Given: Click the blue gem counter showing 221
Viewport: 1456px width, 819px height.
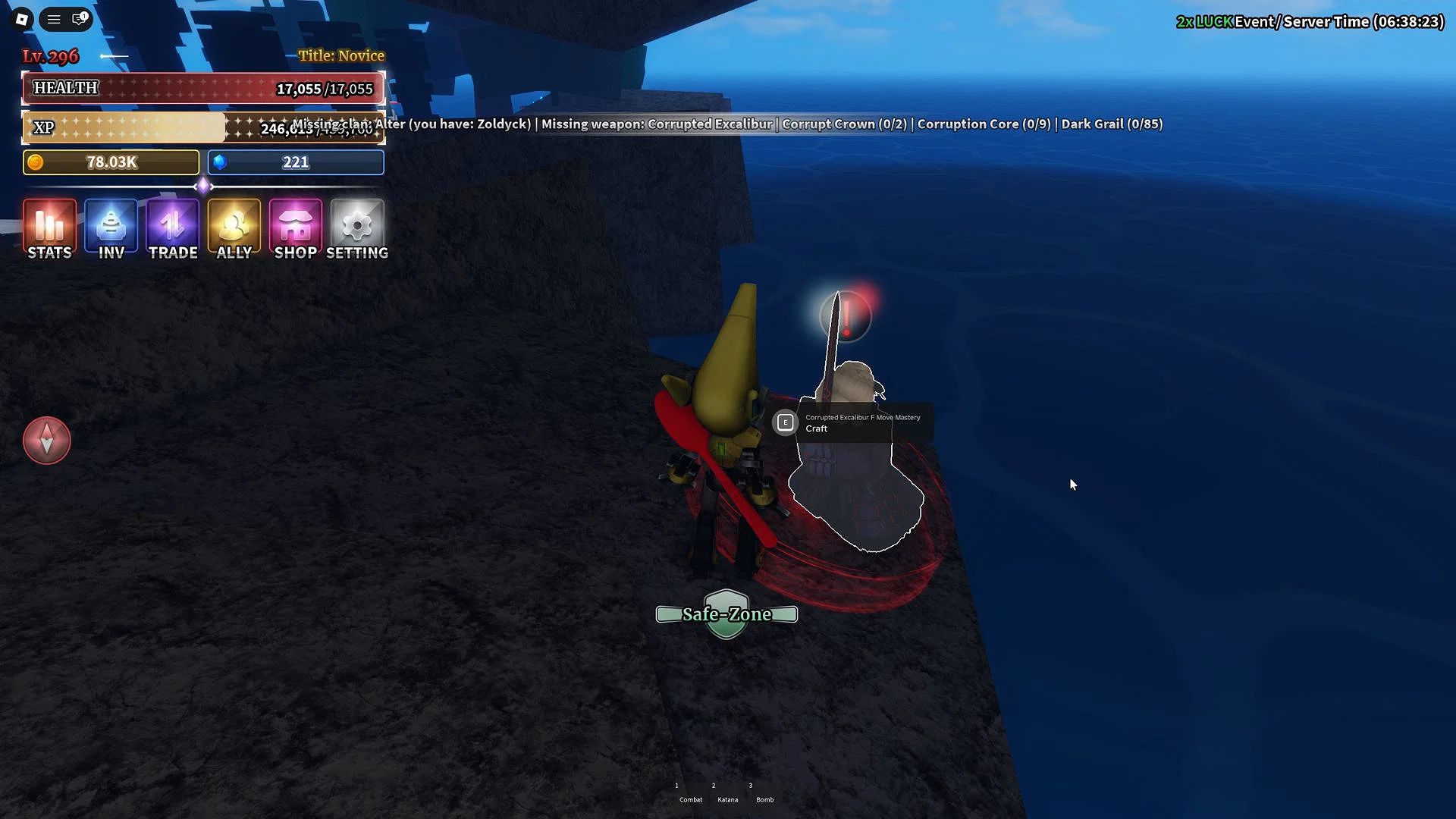Looking at the screenshot, I should 295,162.
